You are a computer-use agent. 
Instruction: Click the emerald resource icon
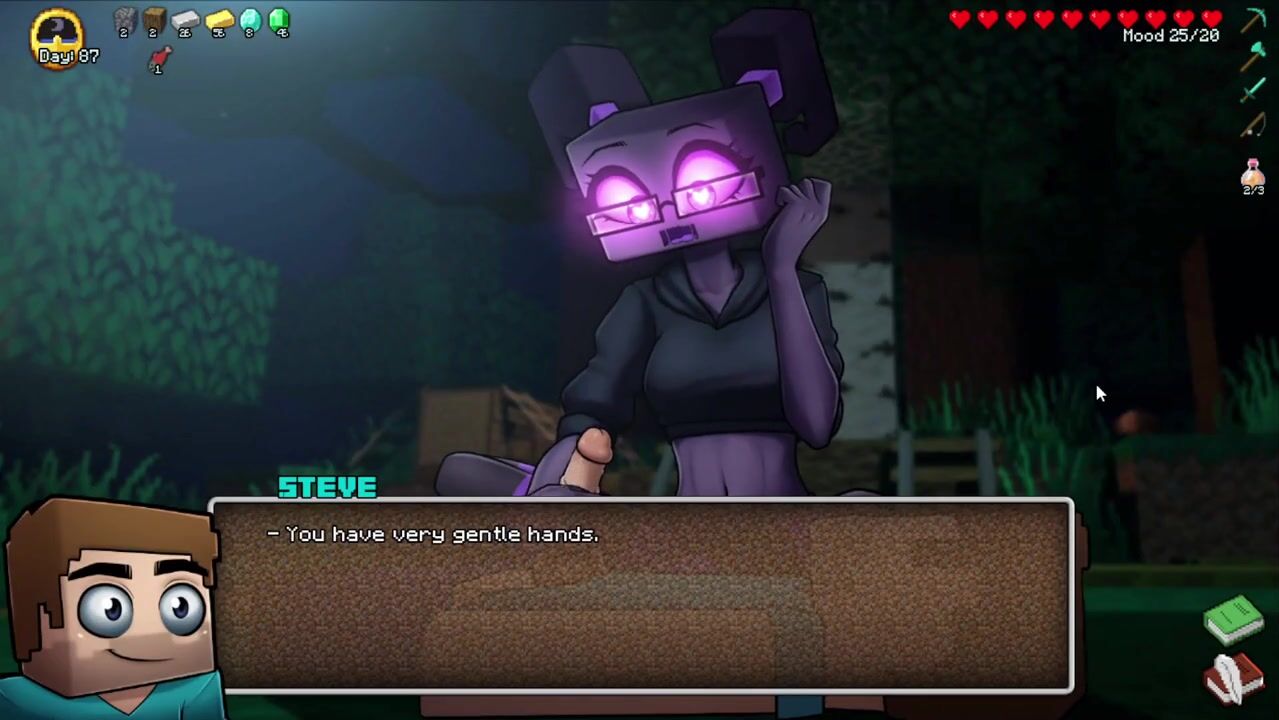pos(279,20)
